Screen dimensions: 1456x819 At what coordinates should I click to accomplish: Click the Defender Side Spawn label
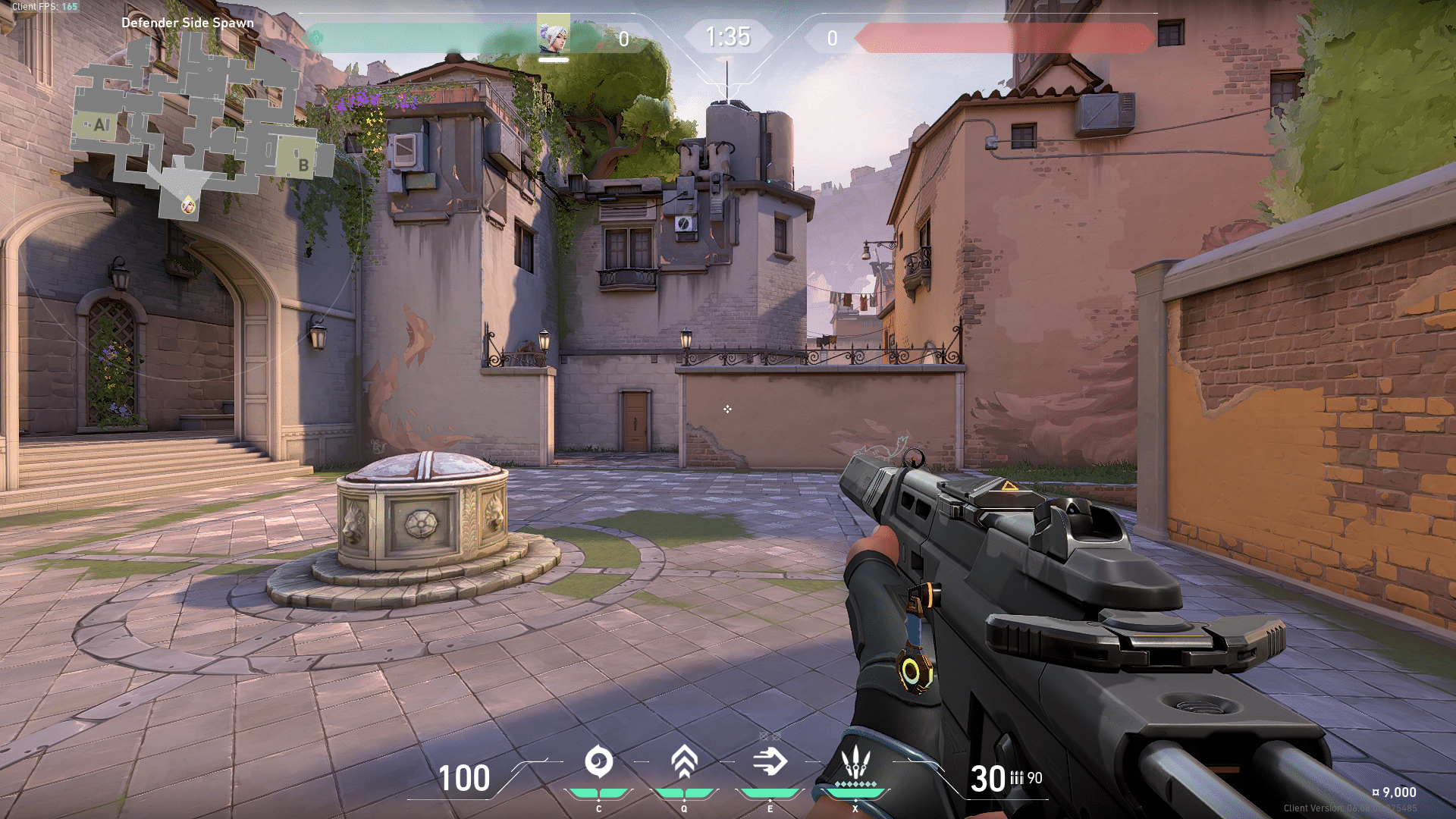(189, 23)
